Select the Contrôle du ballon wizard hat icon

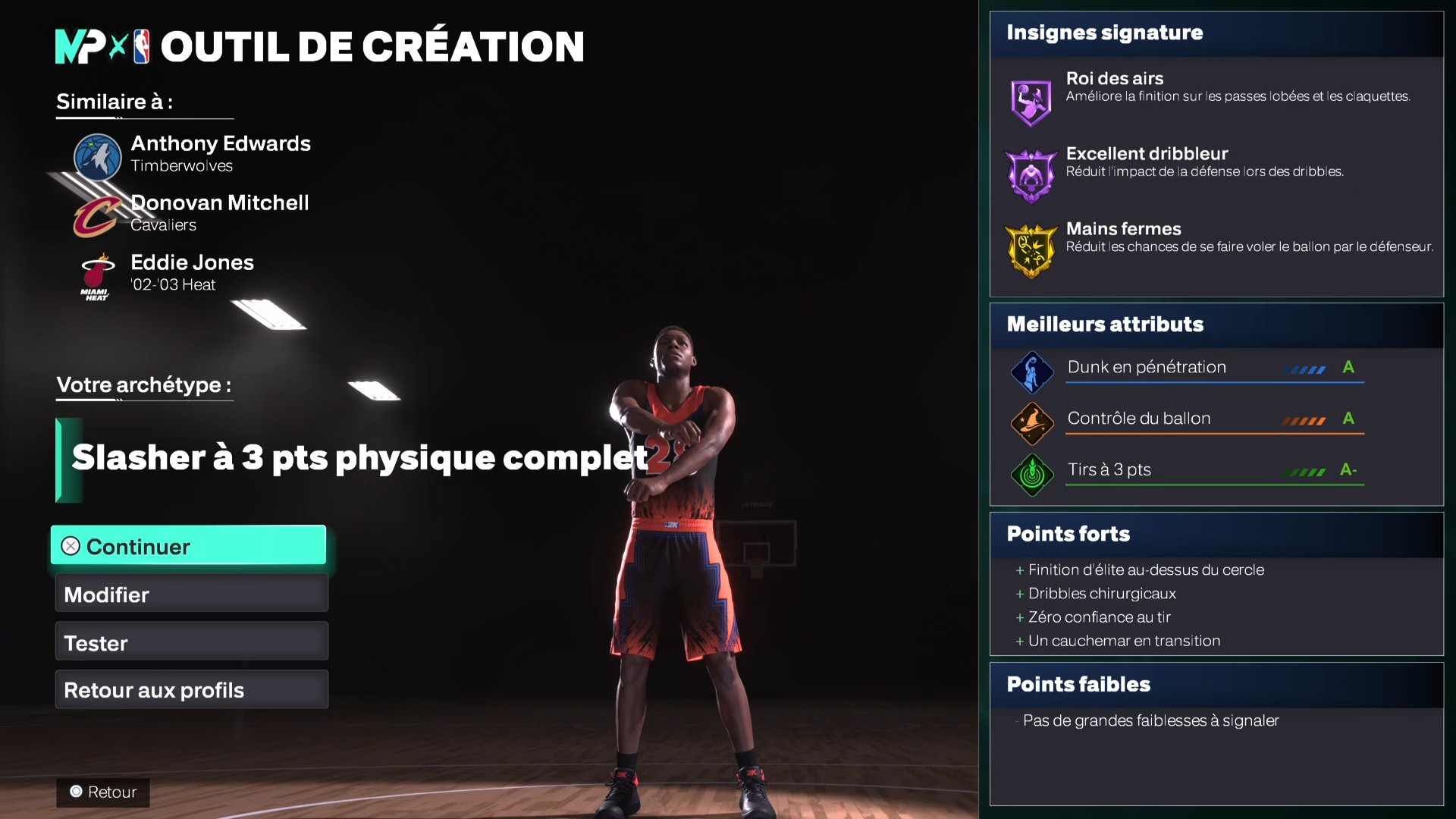(x=1032, y=423)
